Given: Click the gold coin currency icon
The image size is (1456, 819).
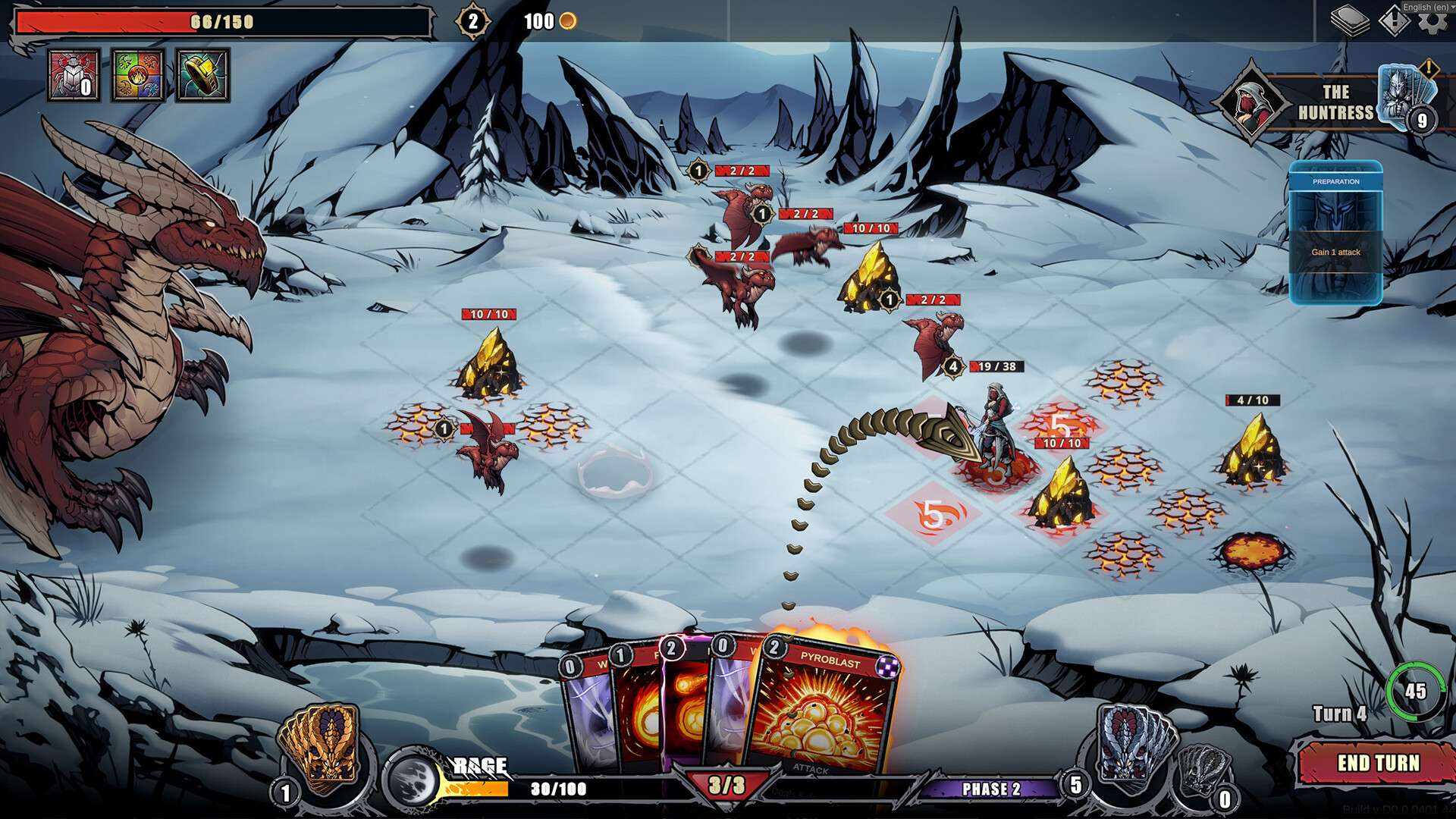Looking at the screenshot, I should point(567,21).
